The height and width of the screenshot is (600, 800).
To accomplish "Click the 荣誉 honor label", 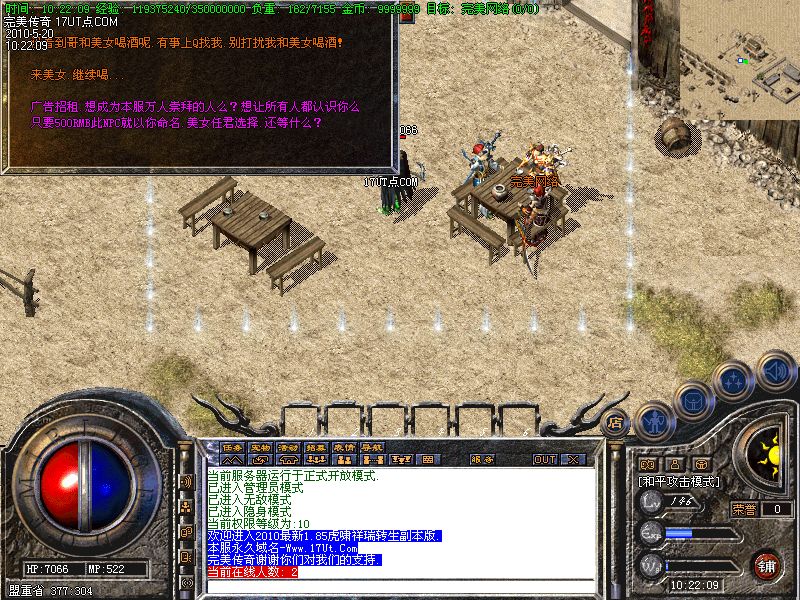I will click(x=744, y=509).
